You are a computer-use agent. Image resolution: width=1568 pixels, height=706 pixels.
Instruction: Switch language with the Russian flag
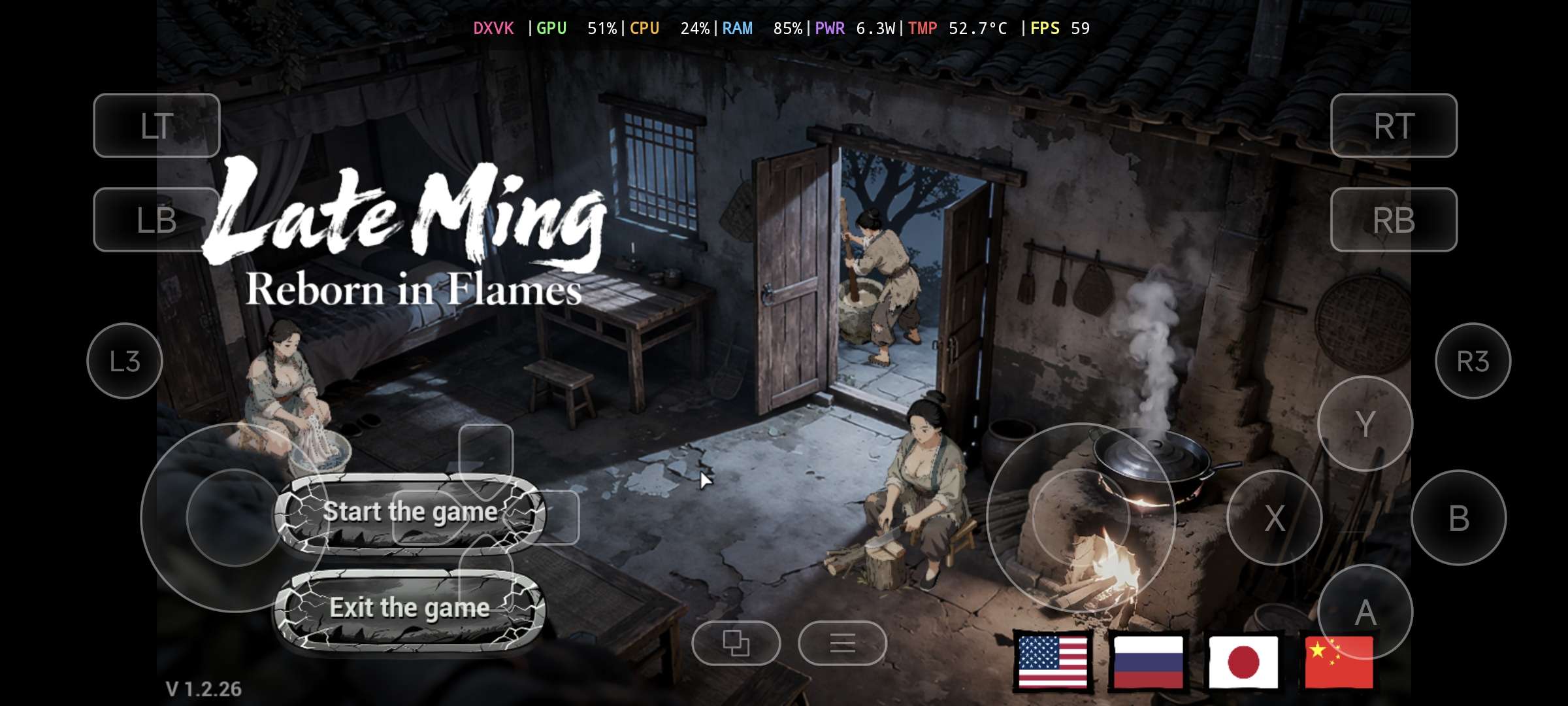[x=1148, y=662]
